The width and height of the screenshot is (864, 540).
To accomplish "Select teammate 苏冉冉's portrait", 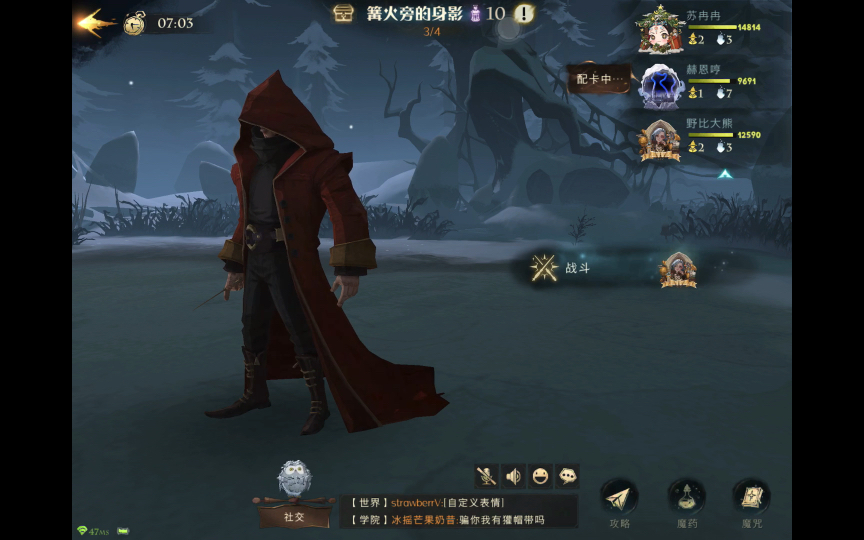I will [661, 29].
